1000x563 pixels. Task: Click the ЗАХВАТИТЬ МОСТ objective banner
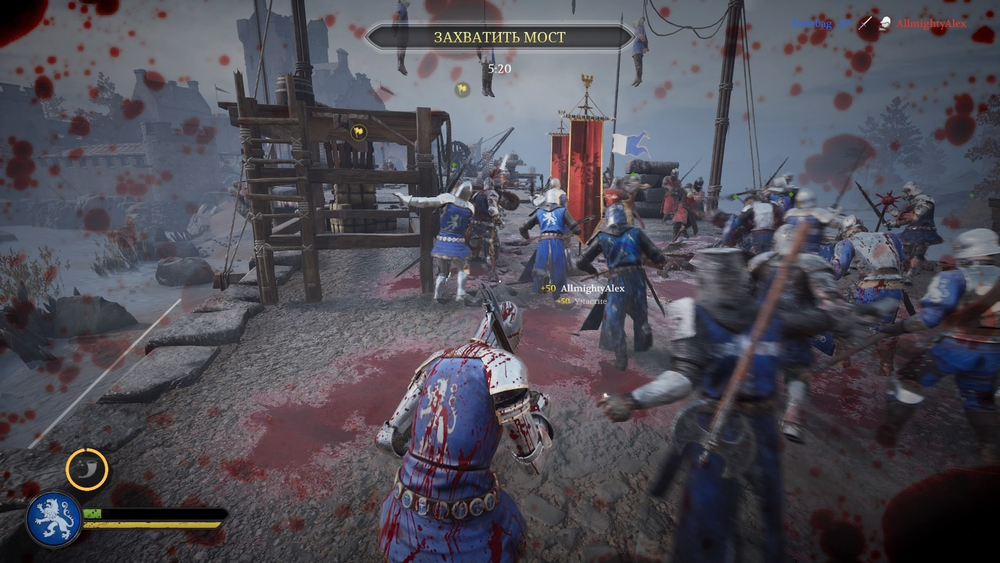click(499, 37)
